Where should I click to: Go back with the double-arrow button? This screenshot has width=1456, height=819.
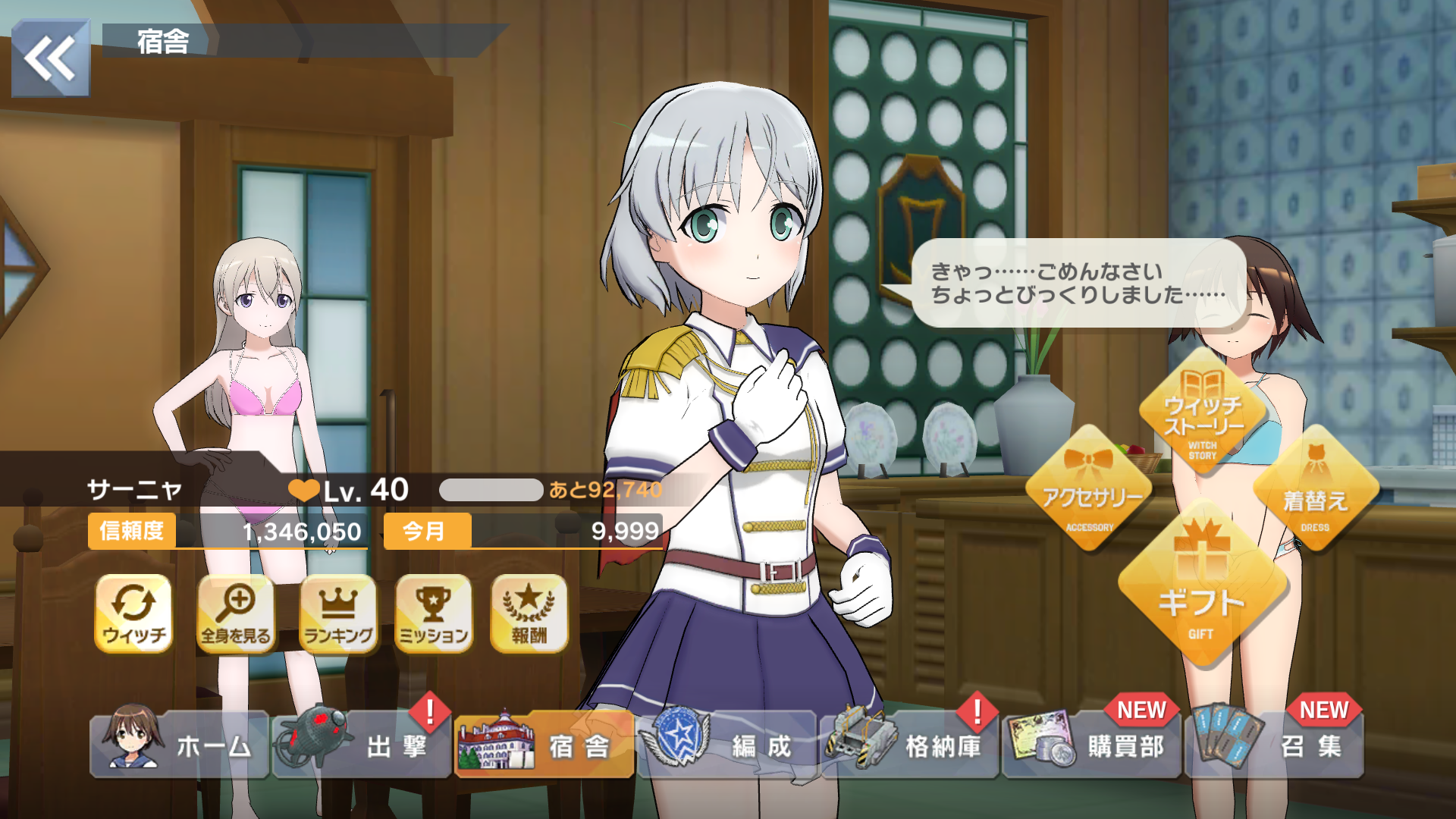50,58
